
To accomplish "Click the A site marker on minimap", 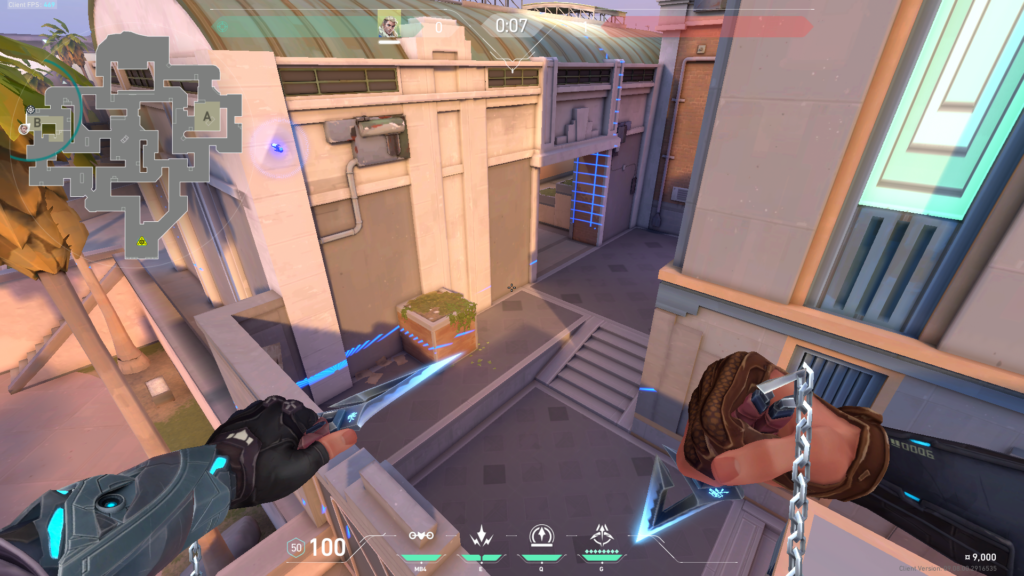I will pyautogui.click(x=208, y=116).
